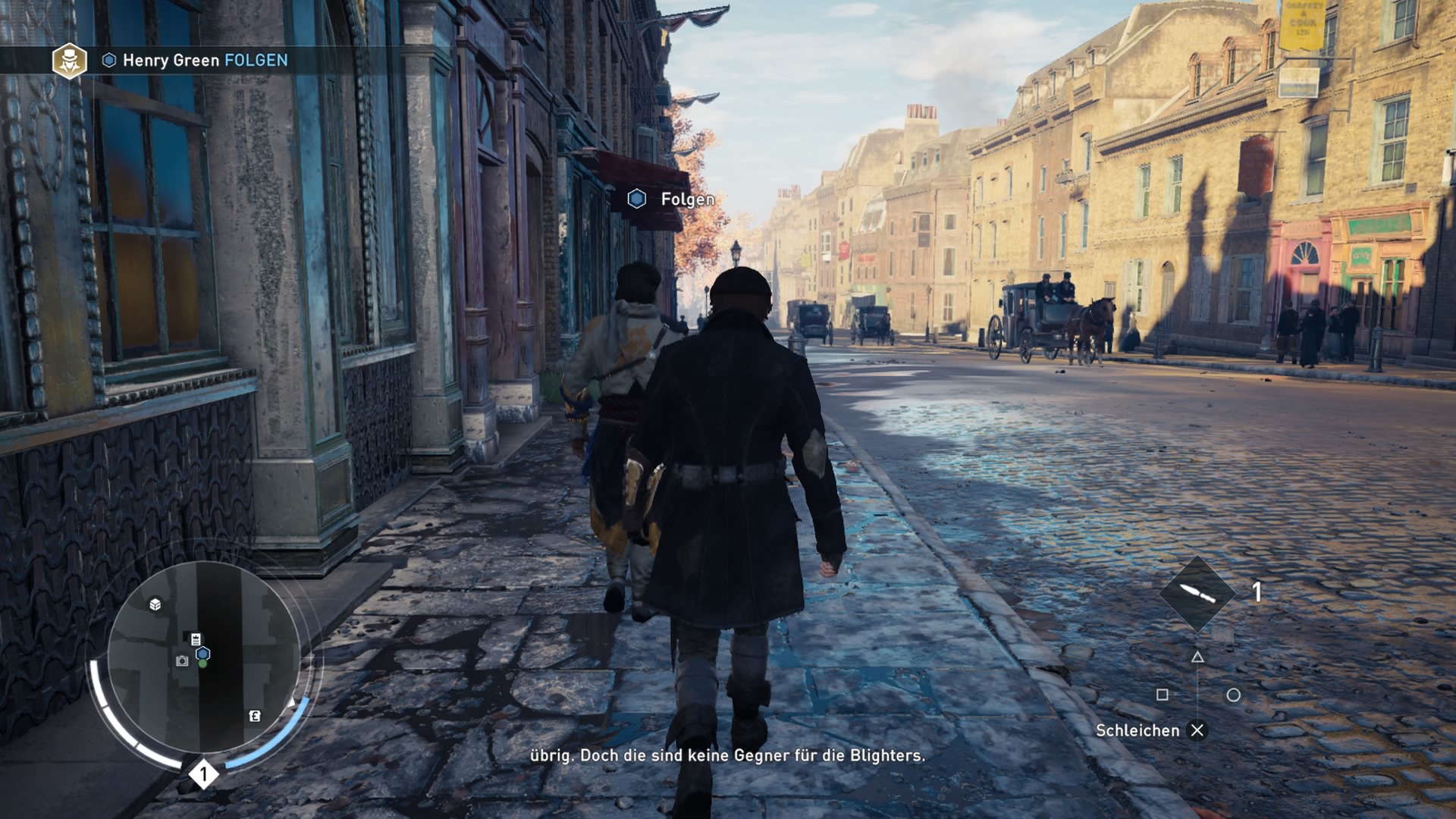
Task: Open the circular minimap
Action: pos(203,657)
